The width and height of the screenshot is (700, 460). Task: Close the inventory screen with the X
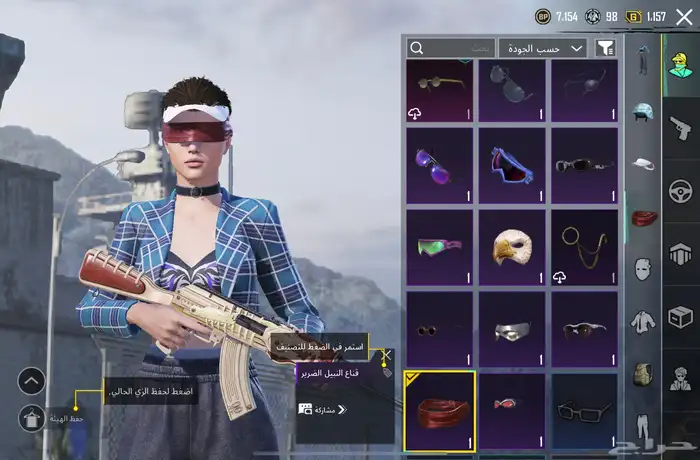(x=684, y=16)
